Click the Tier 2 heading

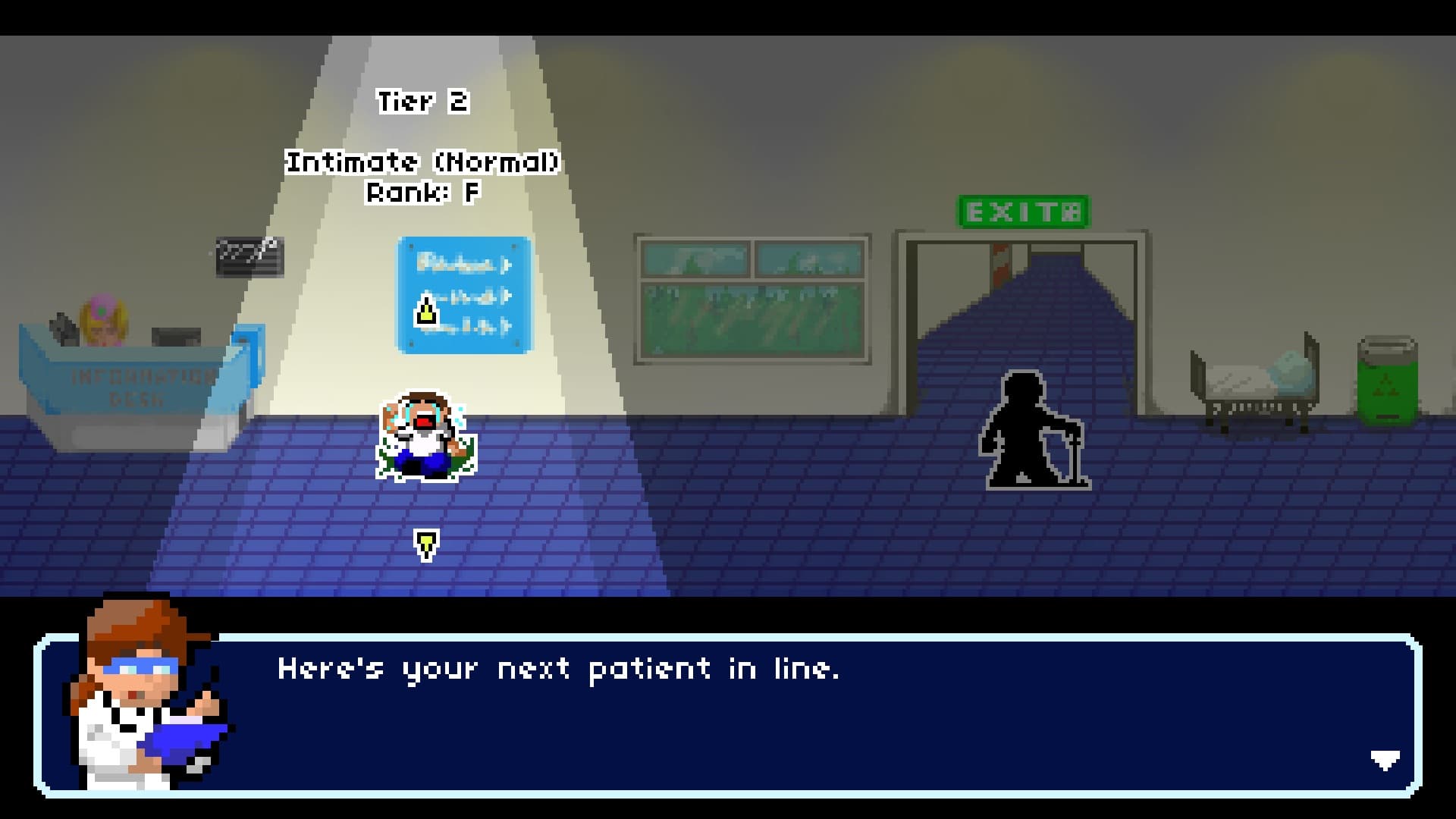[x=425, y=102]
